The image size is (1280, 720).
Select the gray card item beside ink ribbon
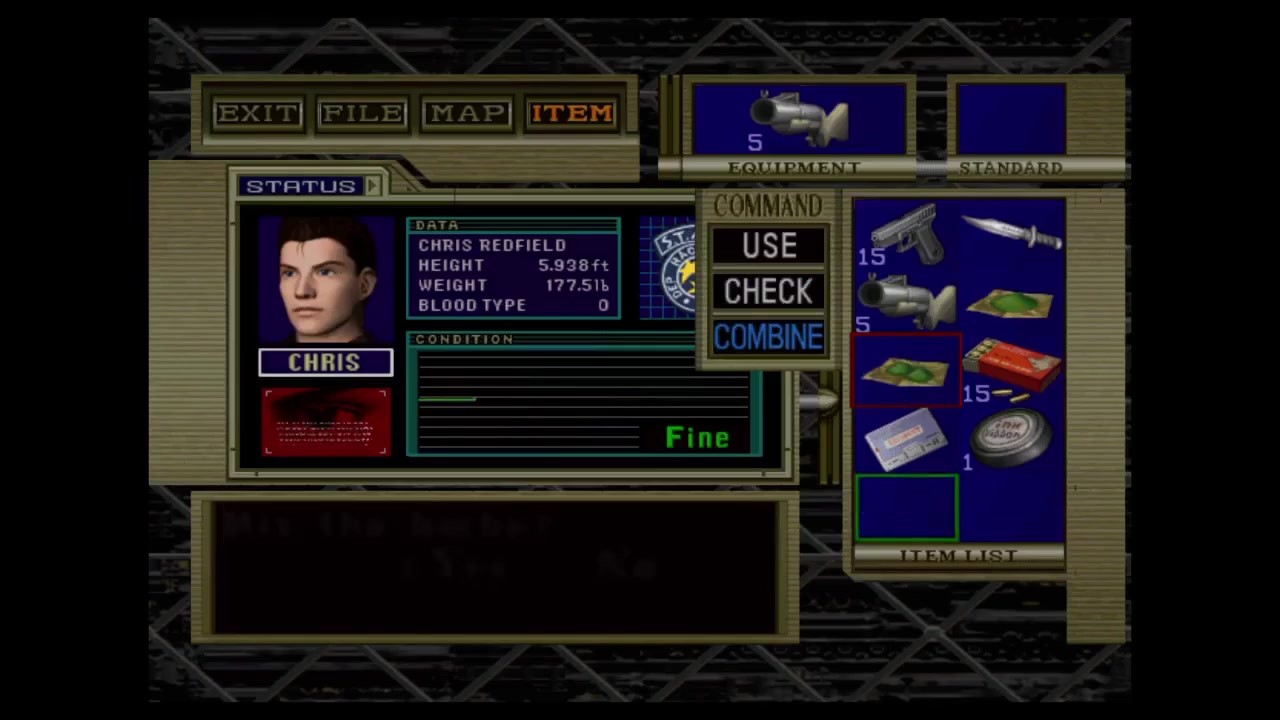click(906, 440)
